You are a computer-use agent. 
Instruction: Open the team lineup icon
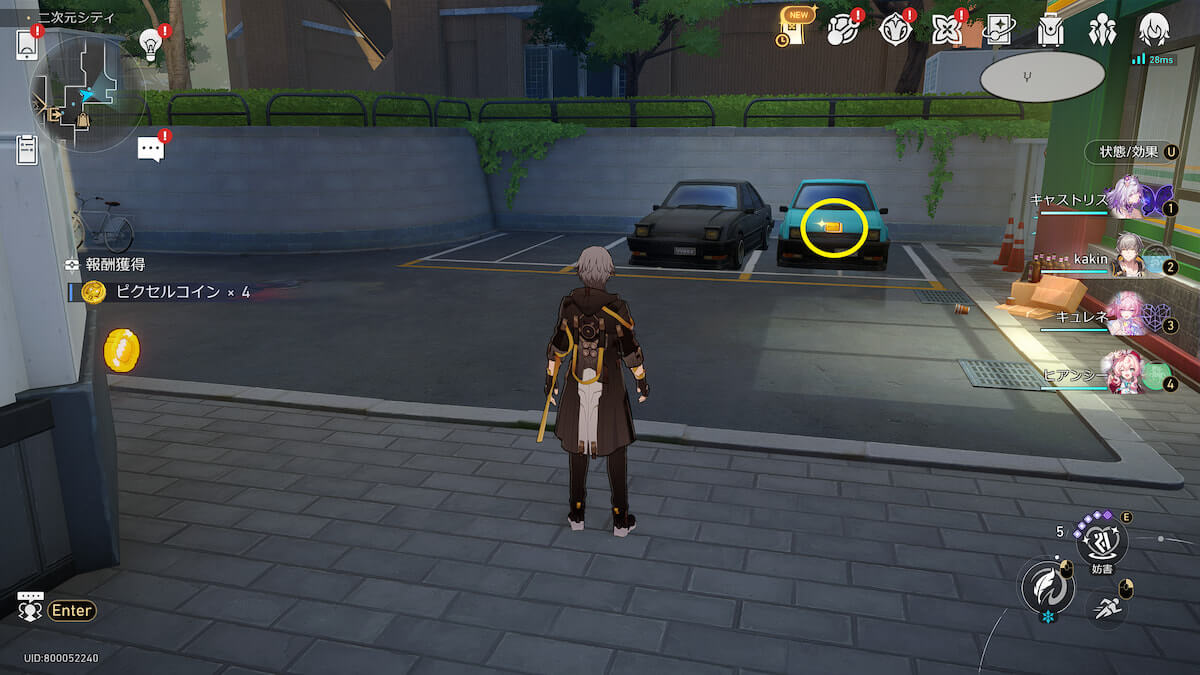coord(1102,30)
